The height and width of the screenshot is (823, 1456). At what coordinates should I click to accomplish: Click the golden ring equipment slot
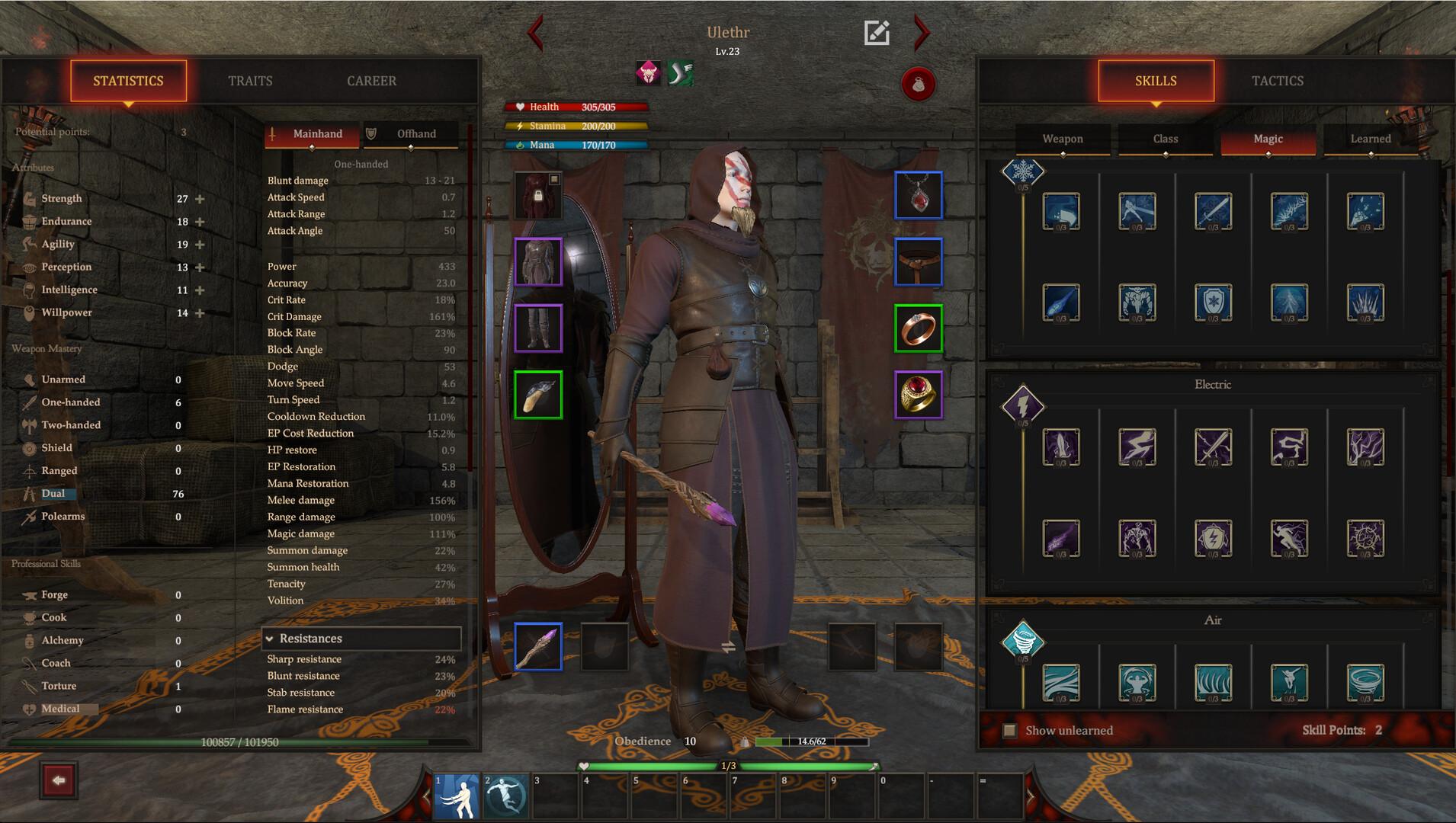pyautogui.click(x=919, y=394)
